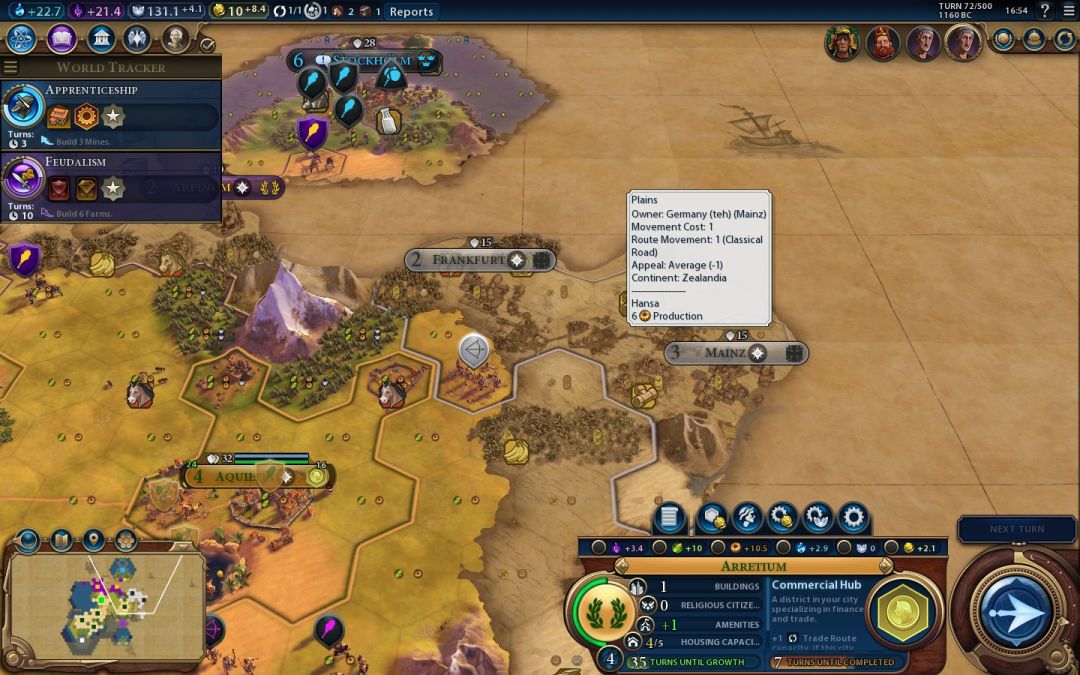Open the Reports screen

(411, 12)
